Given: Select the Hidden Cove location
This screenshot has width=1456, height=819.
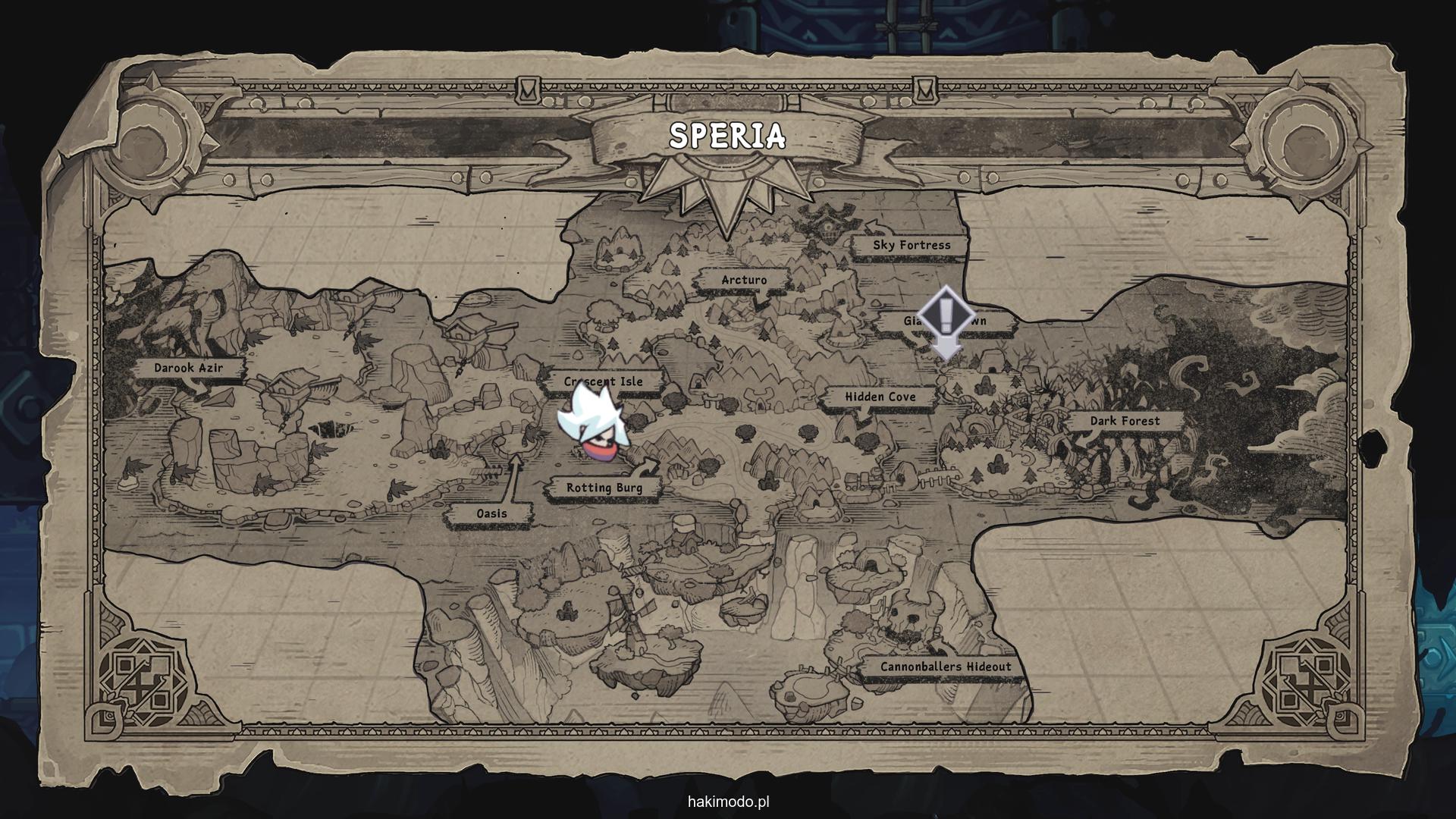Looking at the screenshot, I should 880,397.
